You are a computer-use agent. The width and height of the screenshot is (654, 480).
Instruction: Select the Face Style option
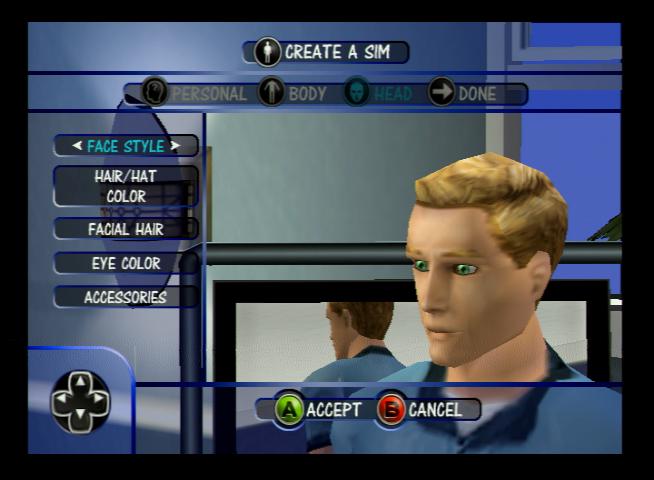(126, 146)
